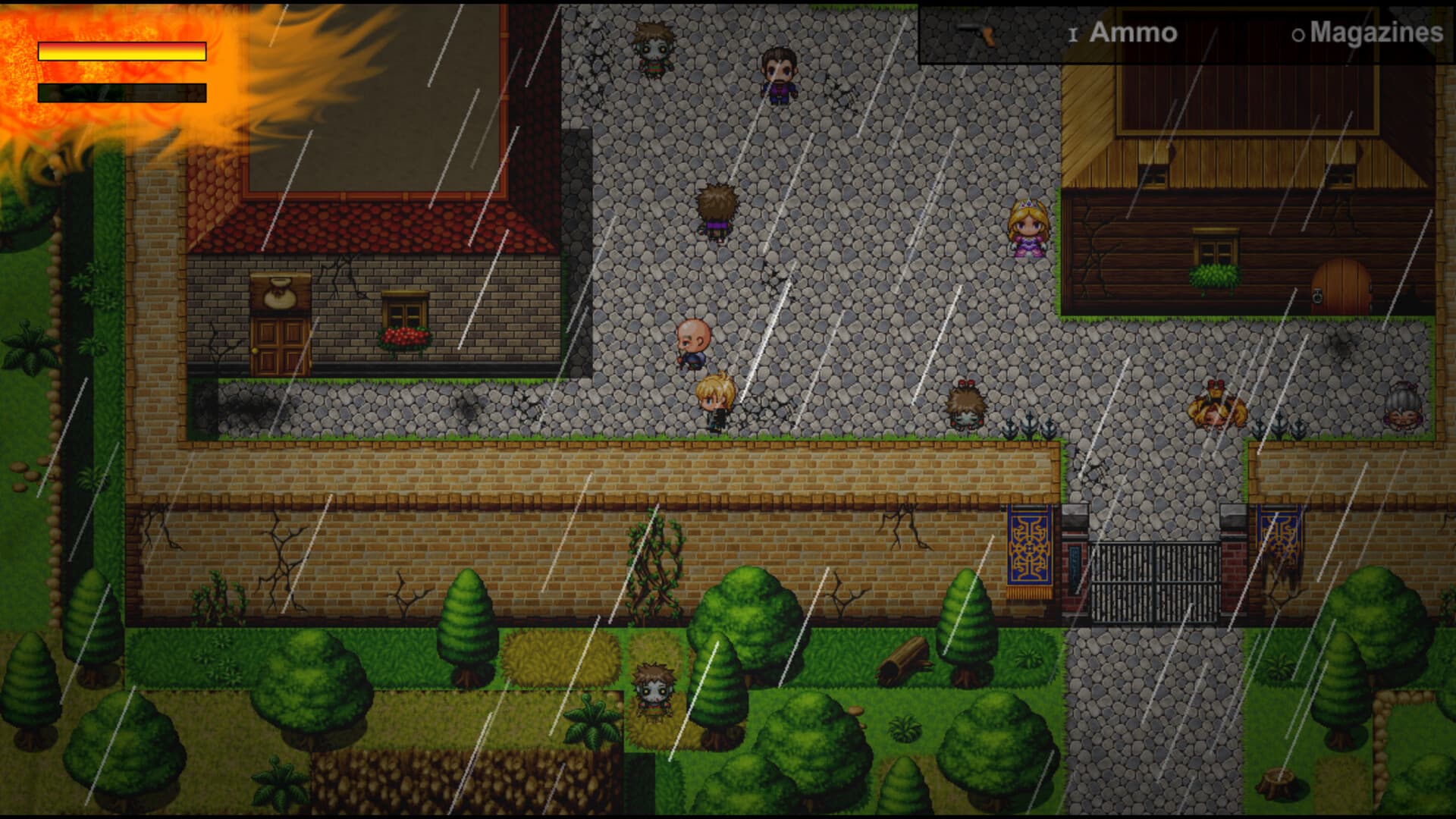
Task: Click the 'Ammo' counter label
Action: pyautogui.click(x=1132, y=33)
